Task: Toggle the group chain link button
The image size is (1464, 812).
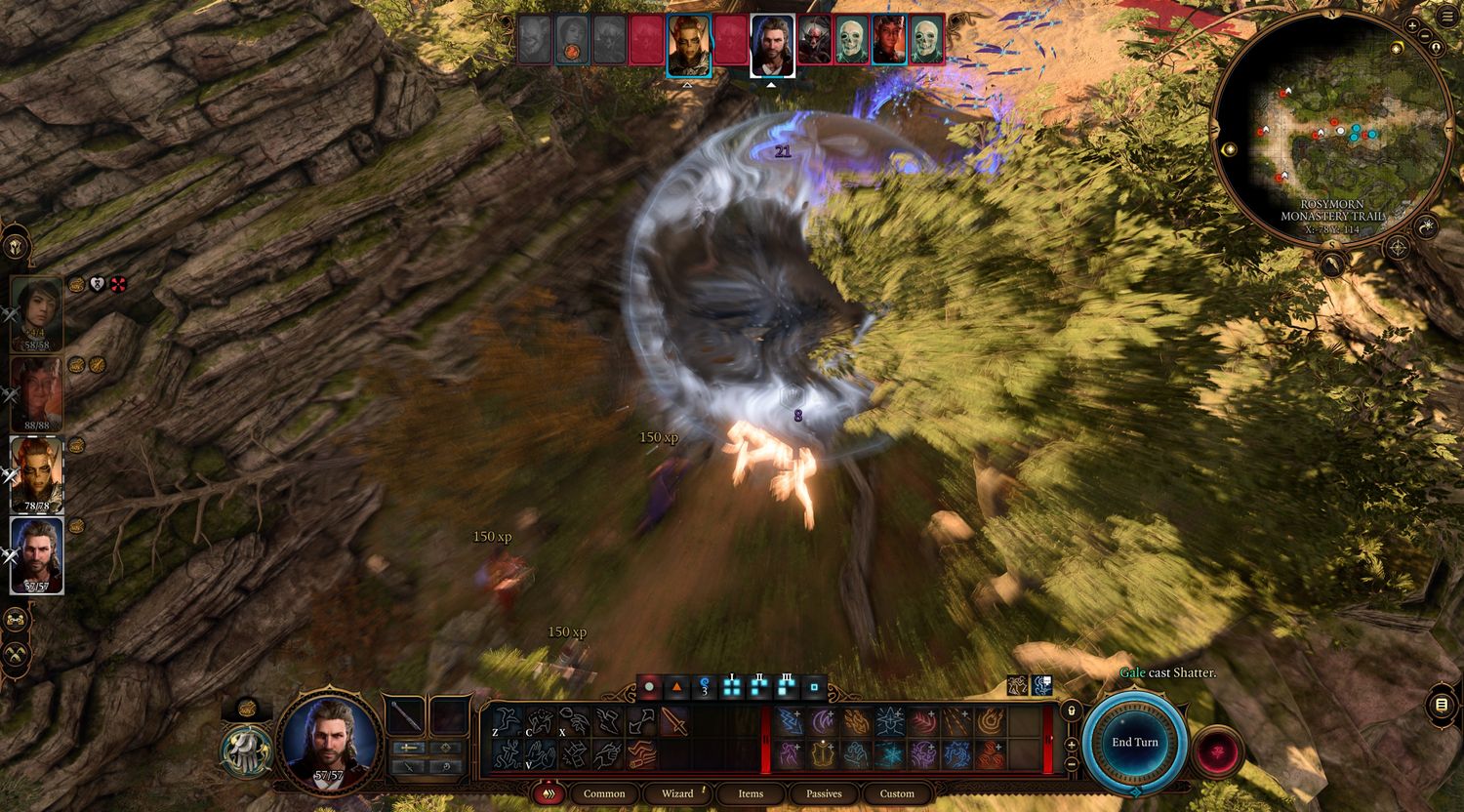Action: coord(16,620)
